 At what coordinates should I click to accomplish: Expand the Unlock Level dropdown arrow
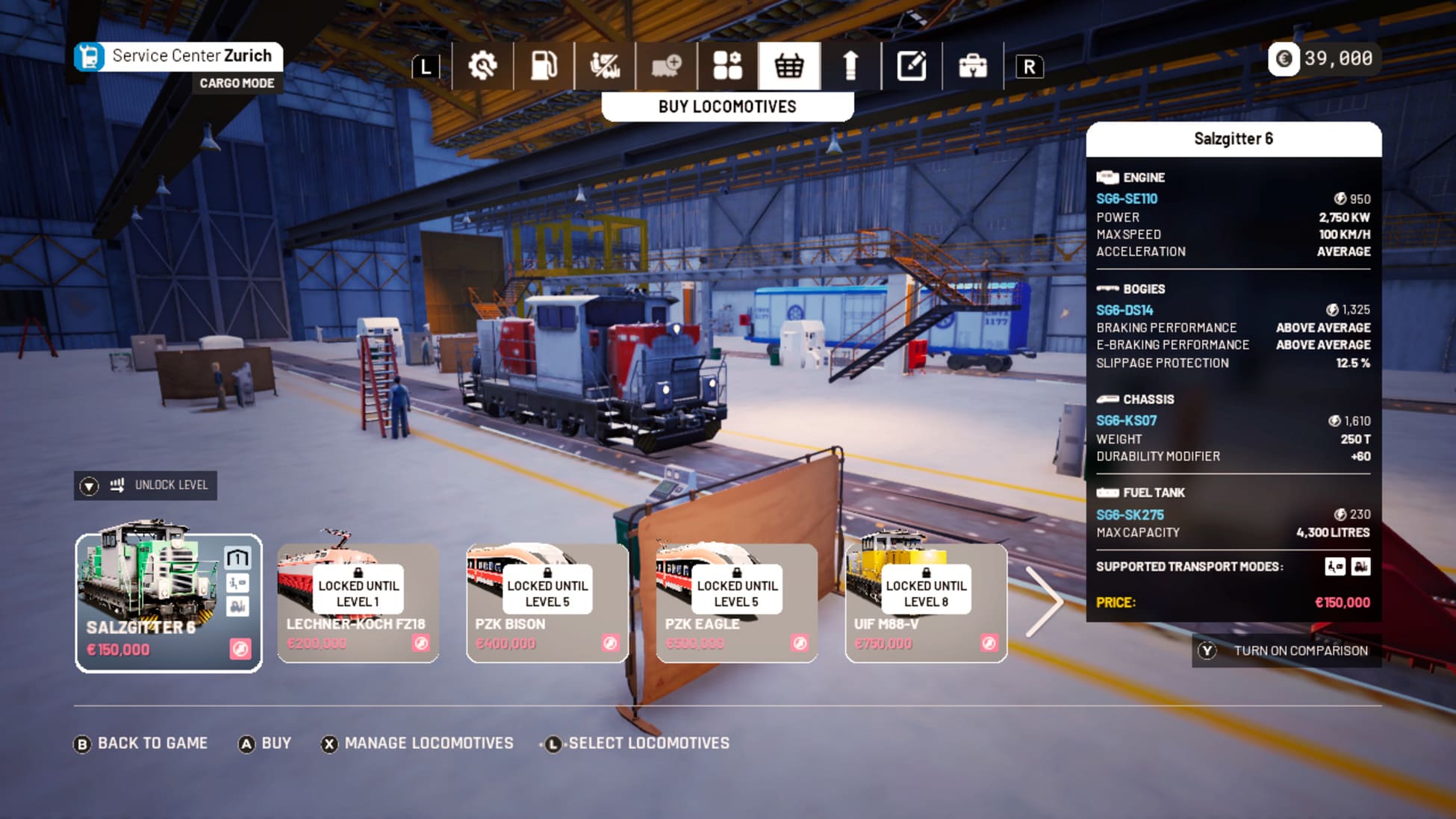[87, 485]
